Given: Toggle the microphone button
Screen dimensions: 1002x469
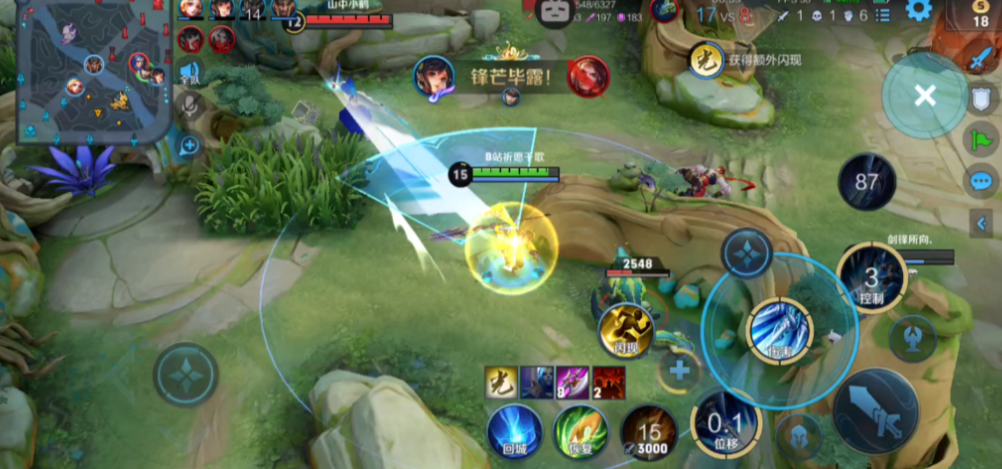Looking at the screenshot, I should click(188, 105).
